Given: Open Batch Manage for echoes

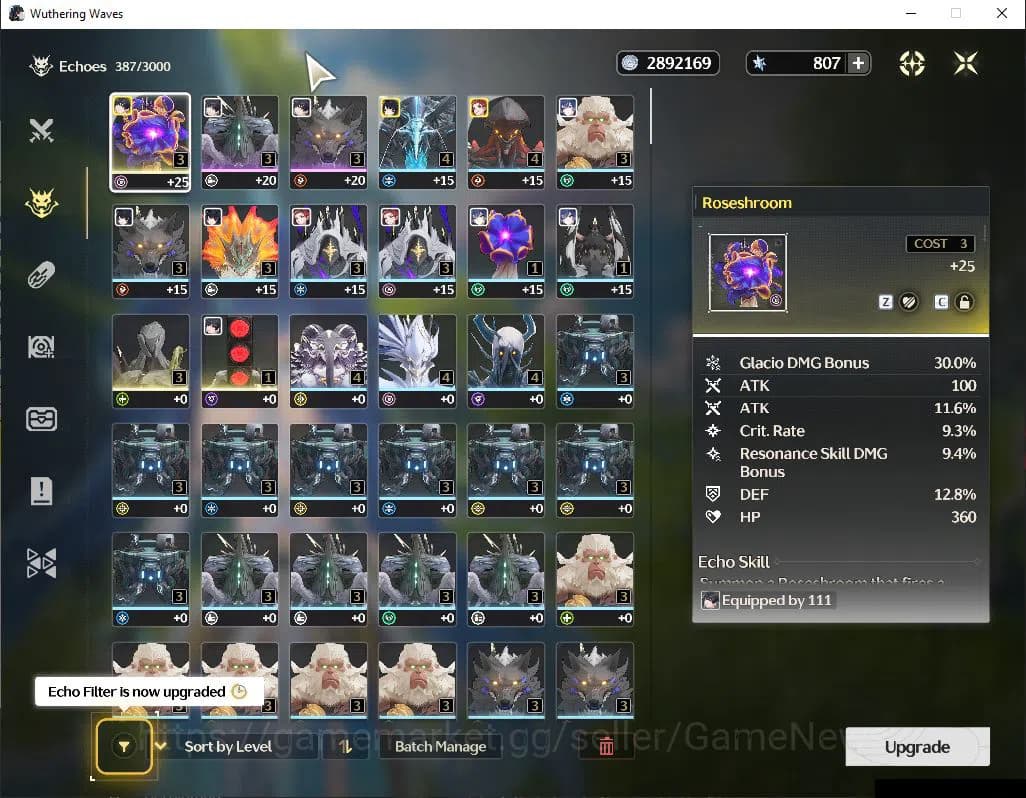Looking at the screenshot, I should [x=440, y=746].
